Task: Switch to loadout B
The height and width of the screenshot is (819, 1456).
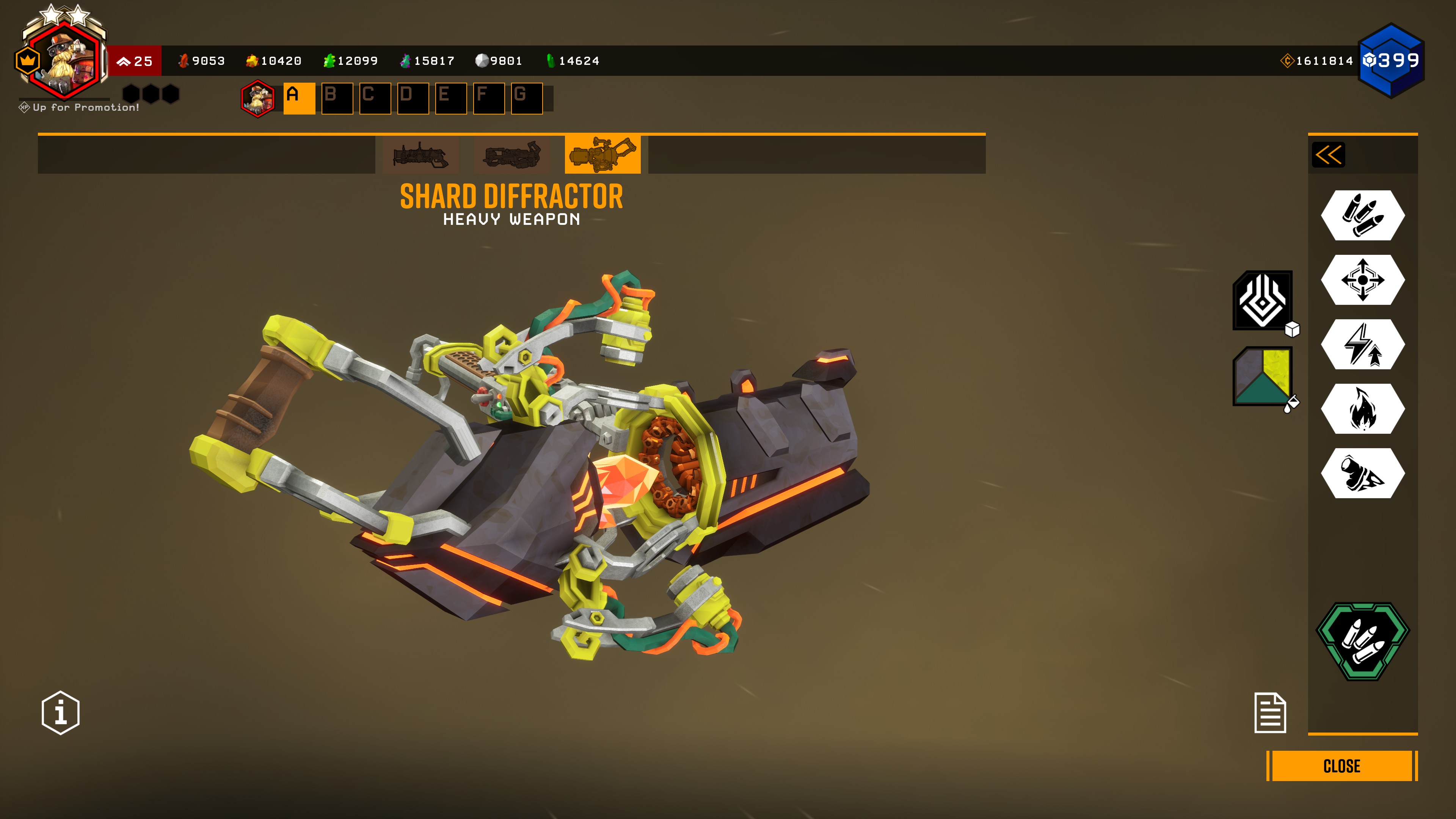Action: pos(337,98)
